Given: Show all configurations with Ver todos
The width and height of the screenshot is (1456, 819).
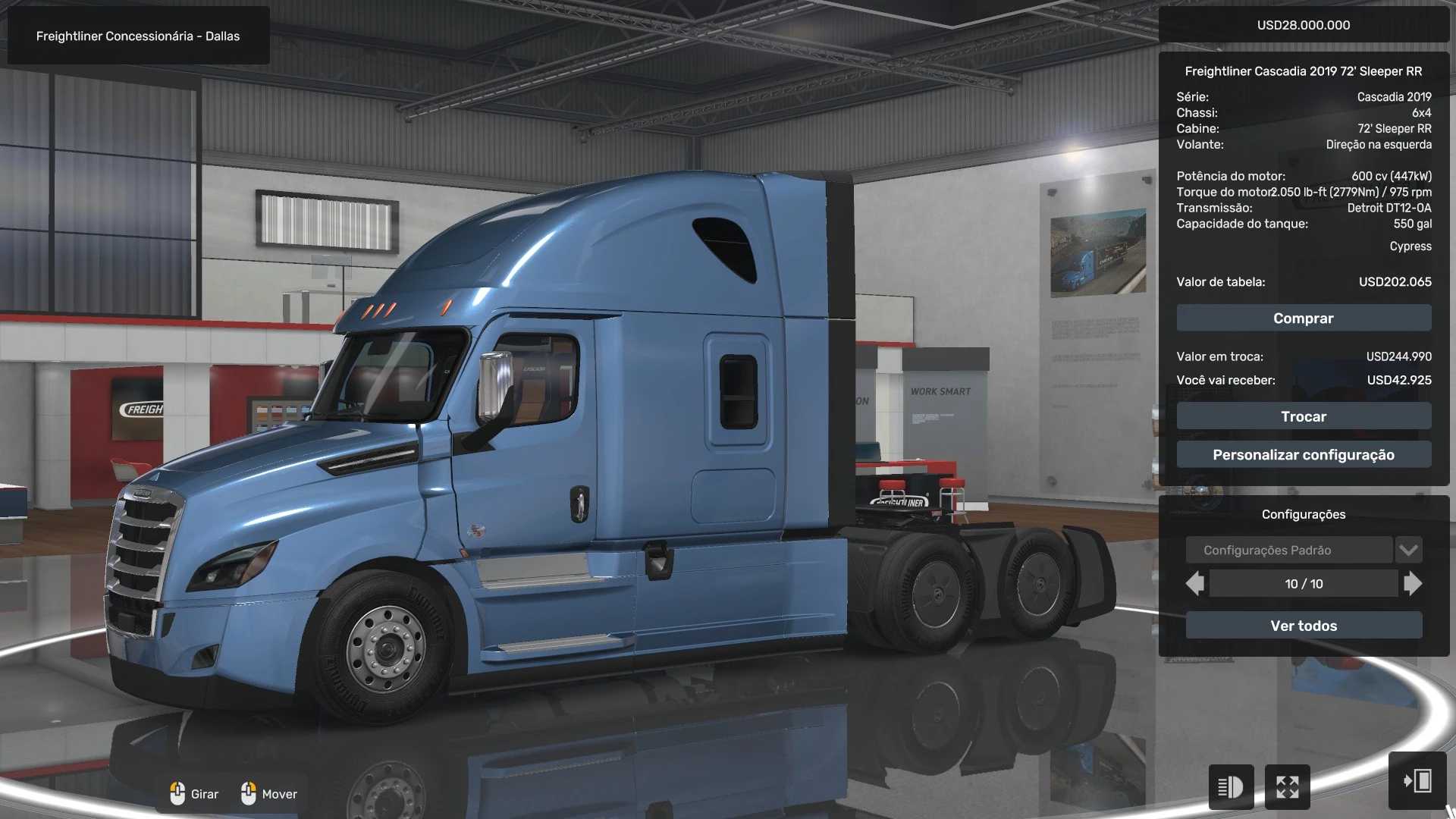Looking at the screenshot, I should coord(1303,626).
